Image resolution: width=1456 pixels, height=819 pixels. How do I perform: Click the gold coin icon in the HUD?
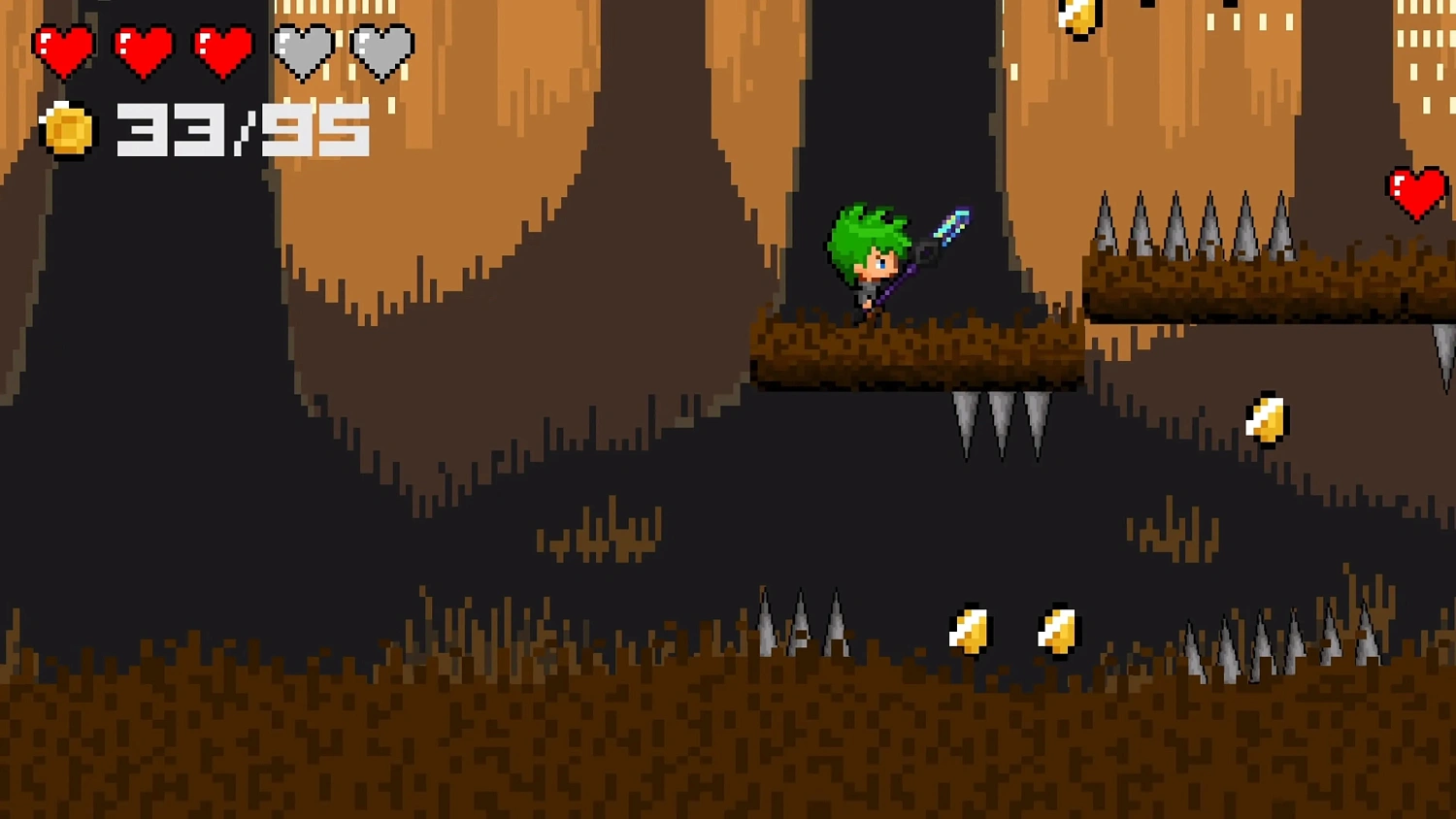[x=65, y=128]
